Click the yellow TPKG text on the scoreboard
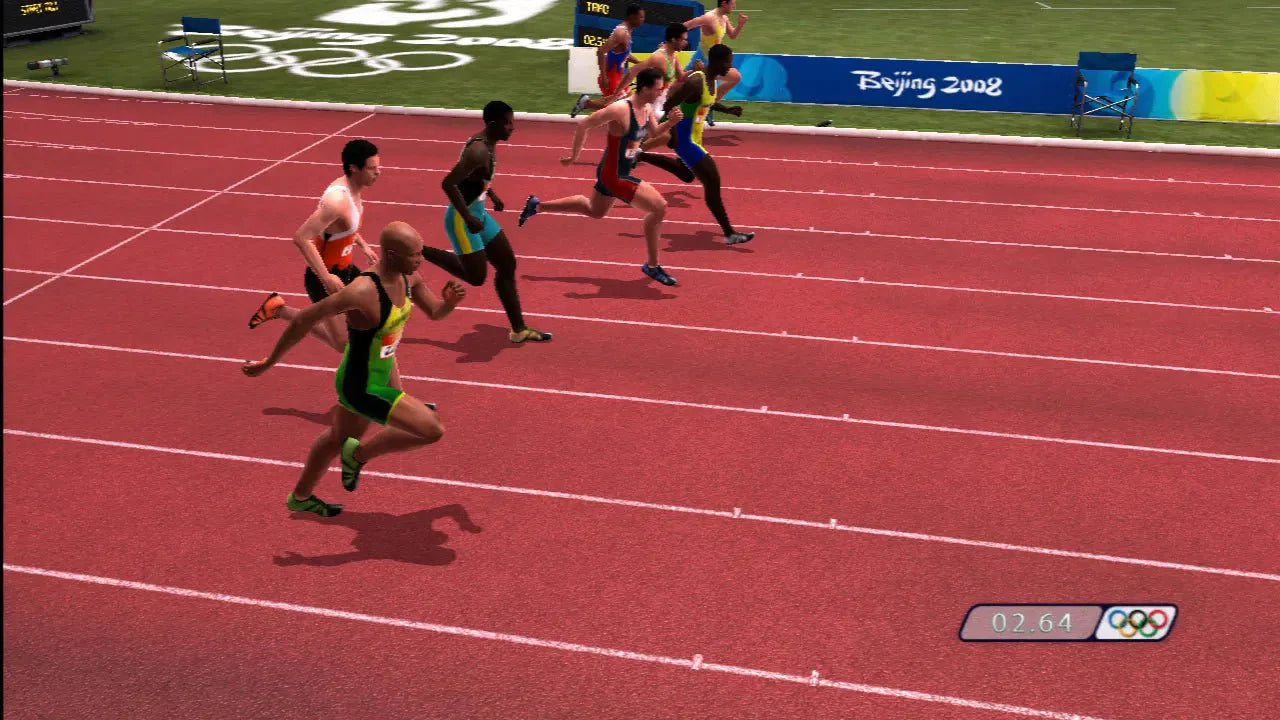The height and width of the screenshot is (720, 1280). (596, 6)
